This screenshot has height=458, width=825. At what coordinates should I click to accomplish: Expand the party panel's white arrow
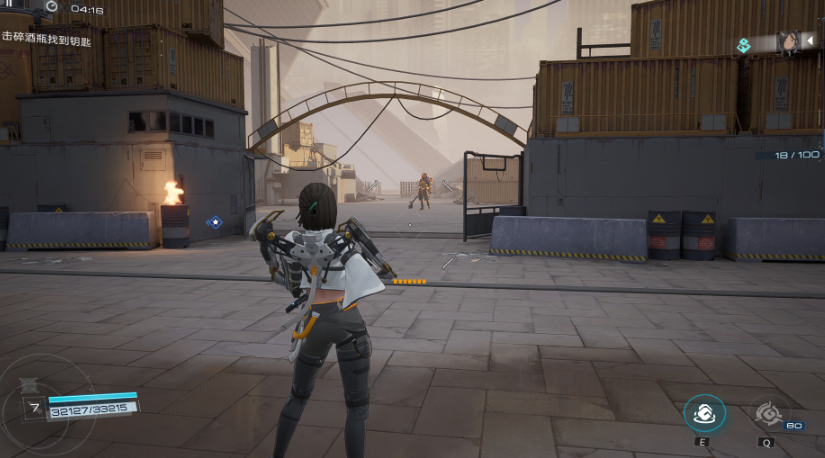[811, 43]
